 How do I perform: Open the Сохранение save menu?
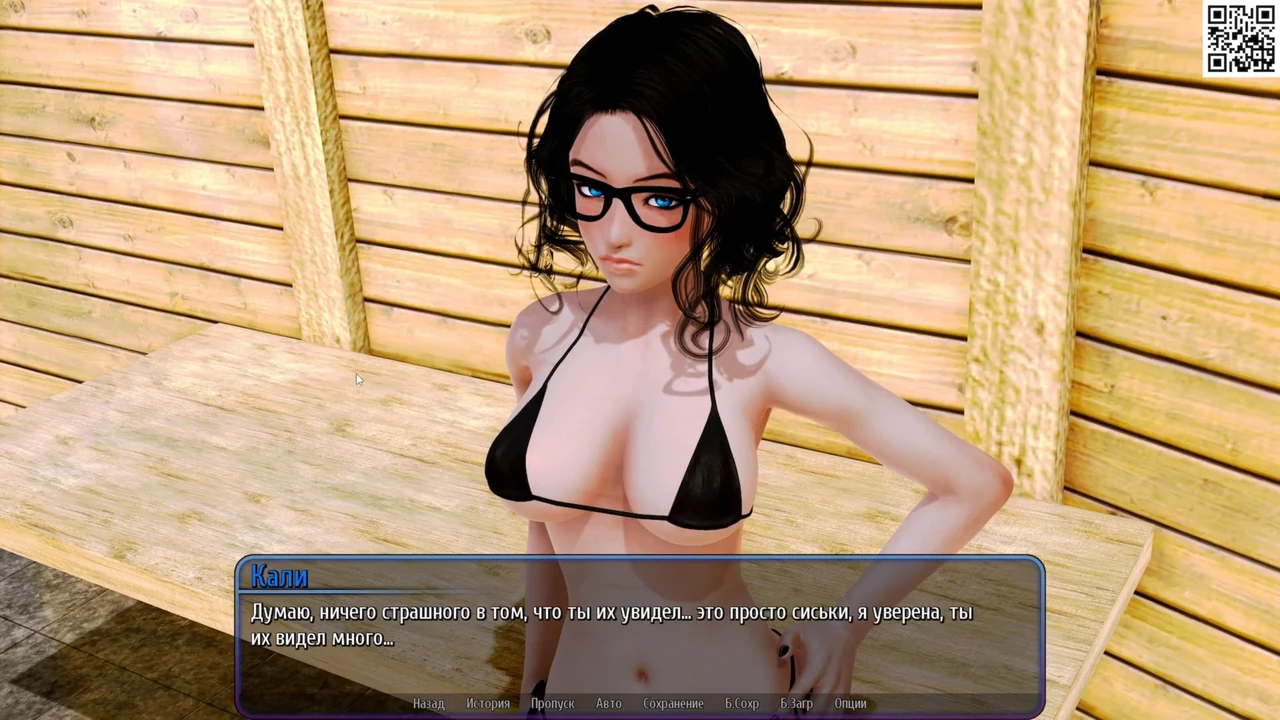[x=673, y=704]
